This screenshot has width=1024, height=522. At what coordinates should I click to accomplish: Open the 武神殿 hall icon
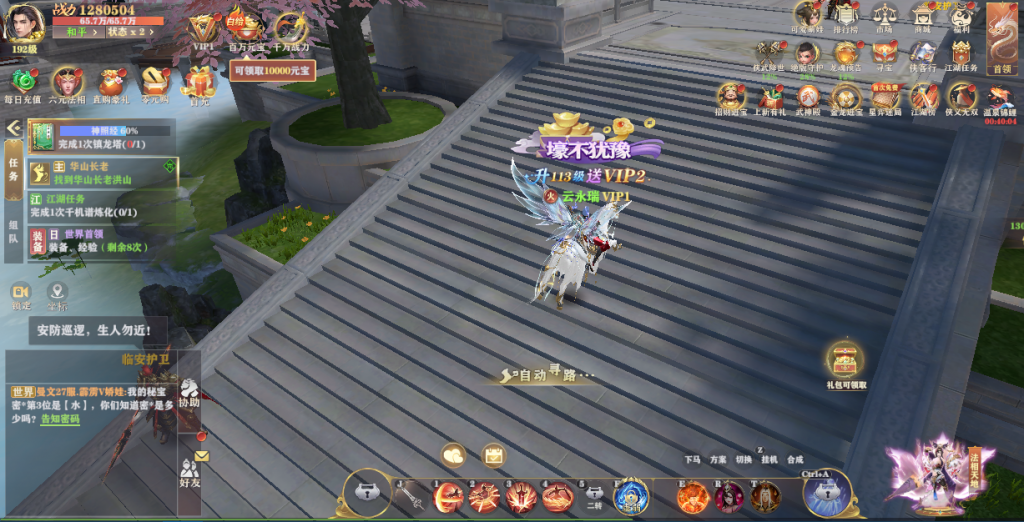coord(808,98)
